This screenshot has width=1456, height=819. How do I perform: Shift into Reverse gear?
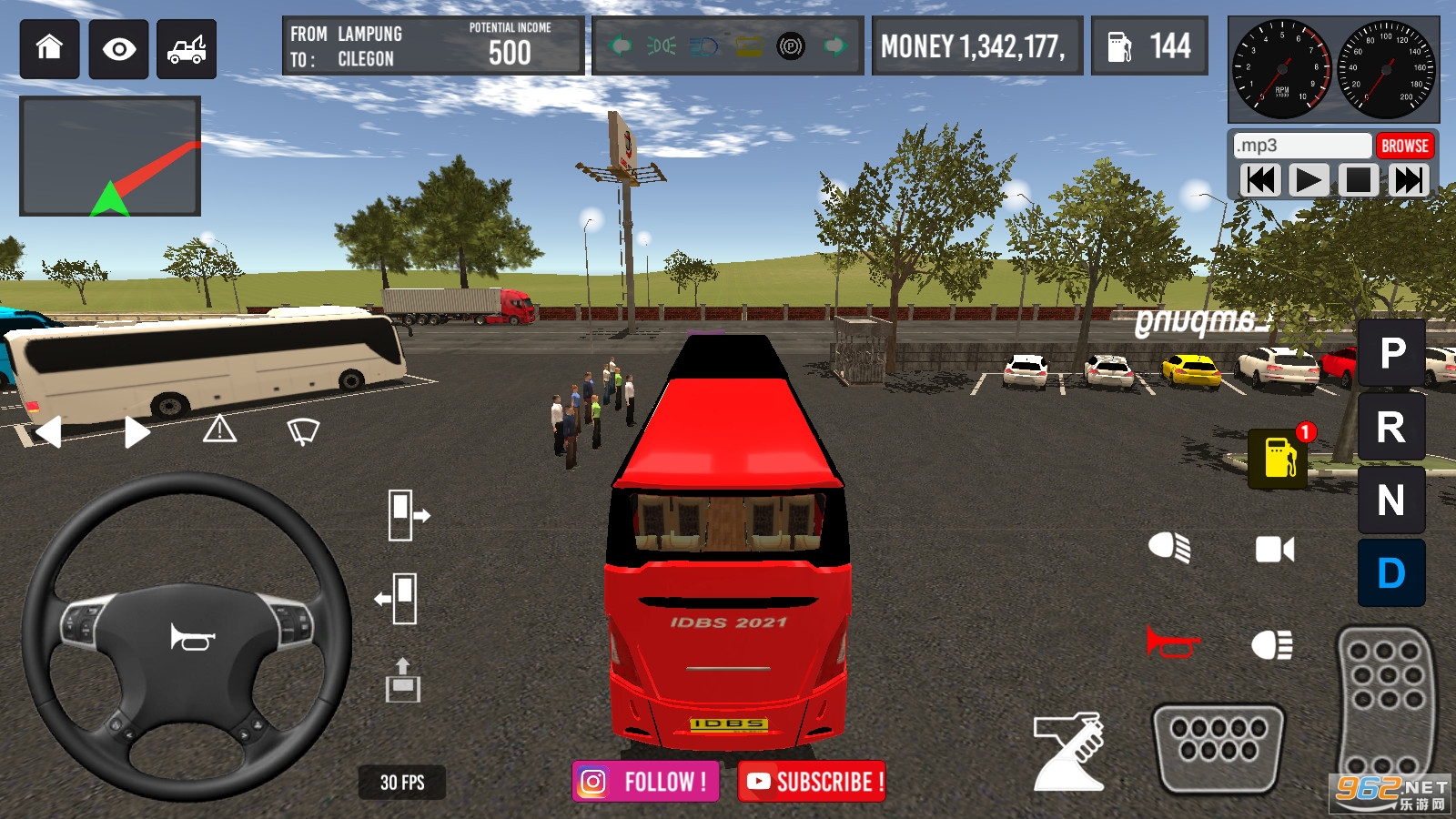pyautogui.click(x=1391, y=427)
